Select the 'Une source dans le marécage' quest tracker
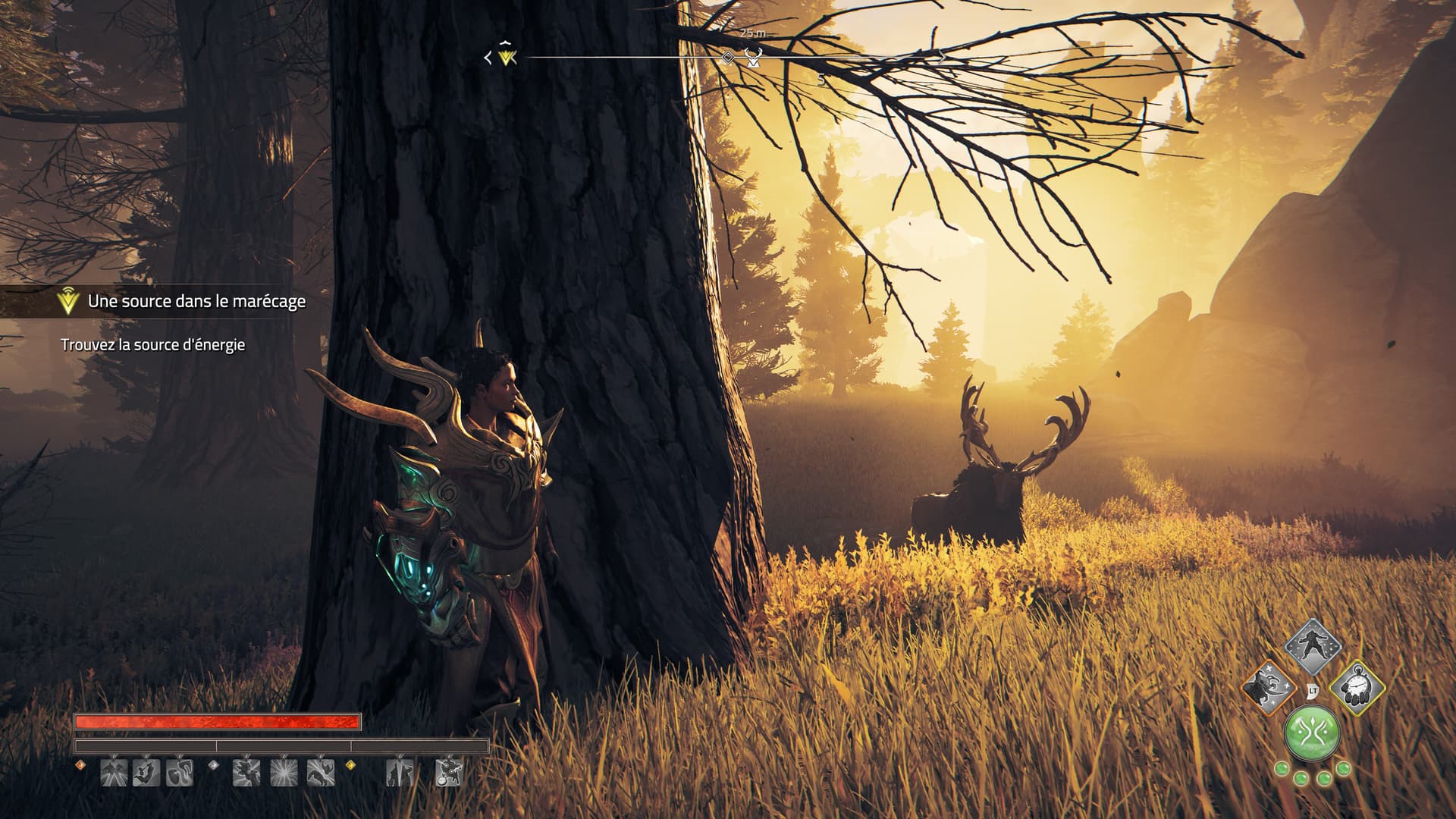Image resolution: width=1456 pixels, height=819 pixels. 196,301
